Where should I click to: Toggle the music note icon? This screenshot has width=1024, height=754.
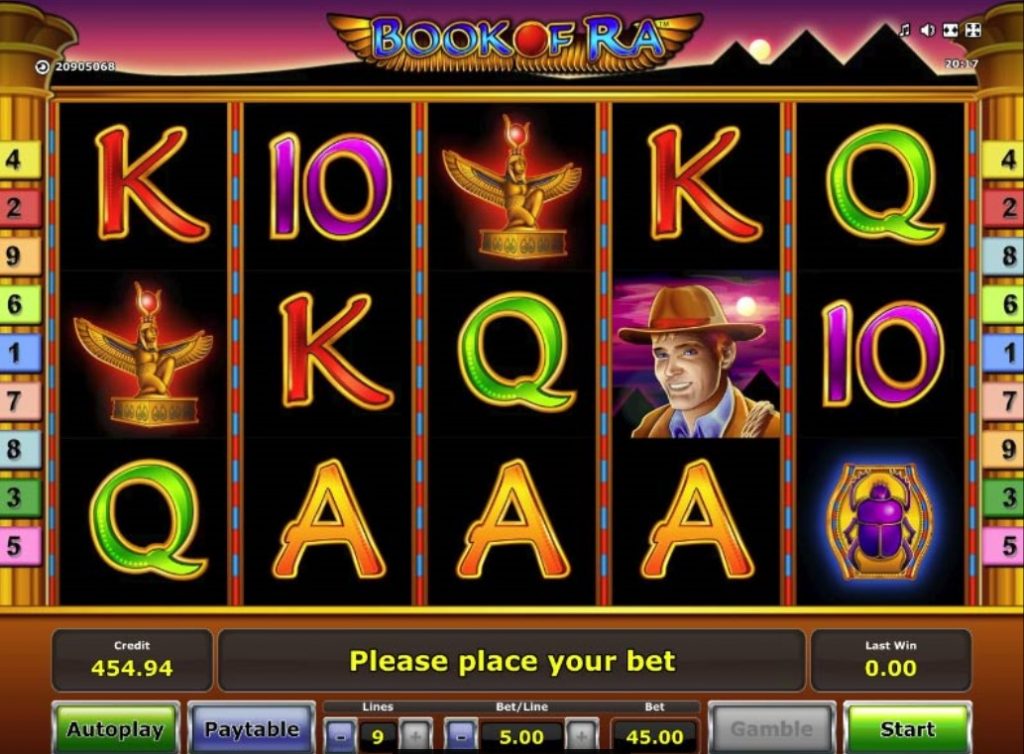905,30
